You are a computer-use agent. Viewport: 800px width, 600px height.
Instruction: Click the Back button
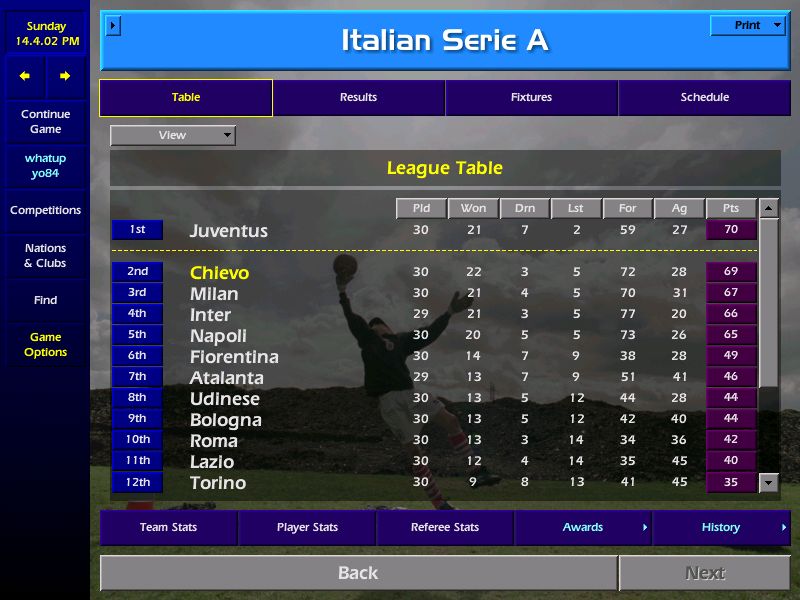click(x=358, y=573)
